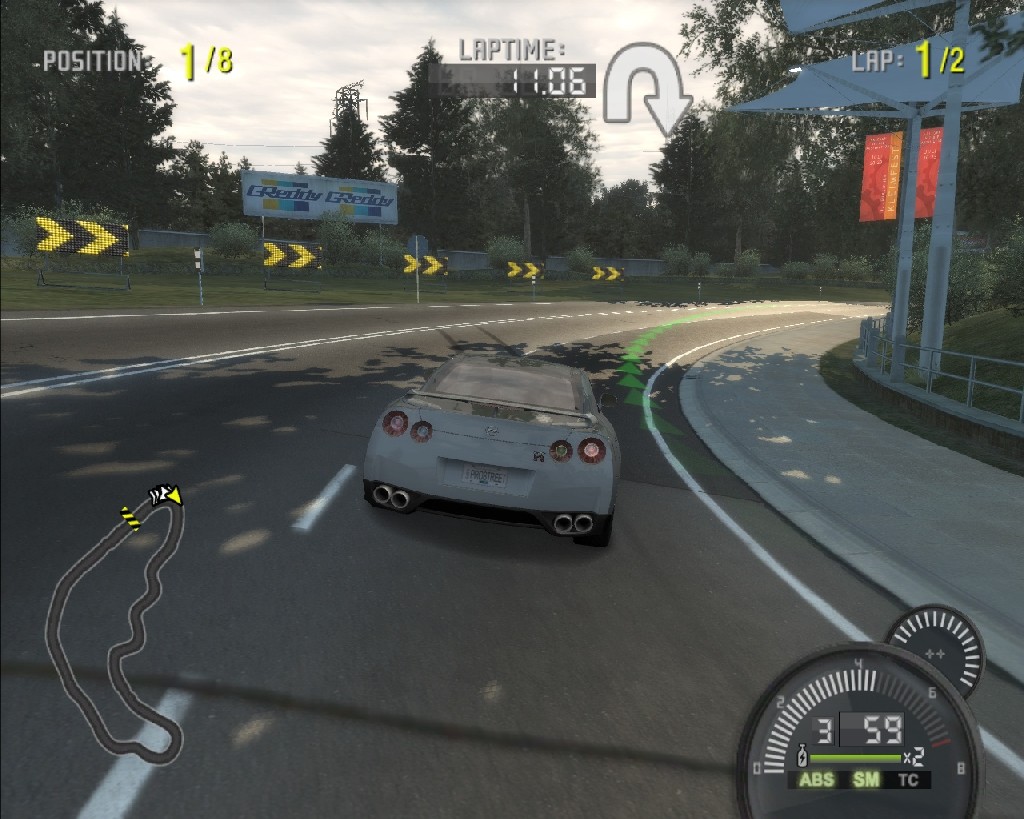Click the U-turn corner warning arrow
Viewport: 1024px width, 819px height.
pos(647,89)
